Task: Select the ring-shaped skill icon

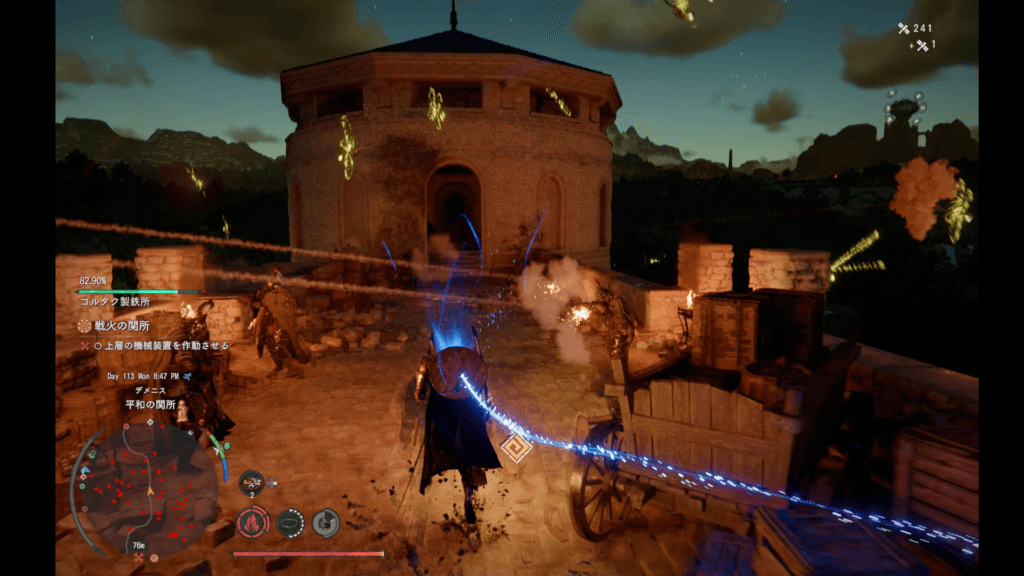Action: coord(290,521)
